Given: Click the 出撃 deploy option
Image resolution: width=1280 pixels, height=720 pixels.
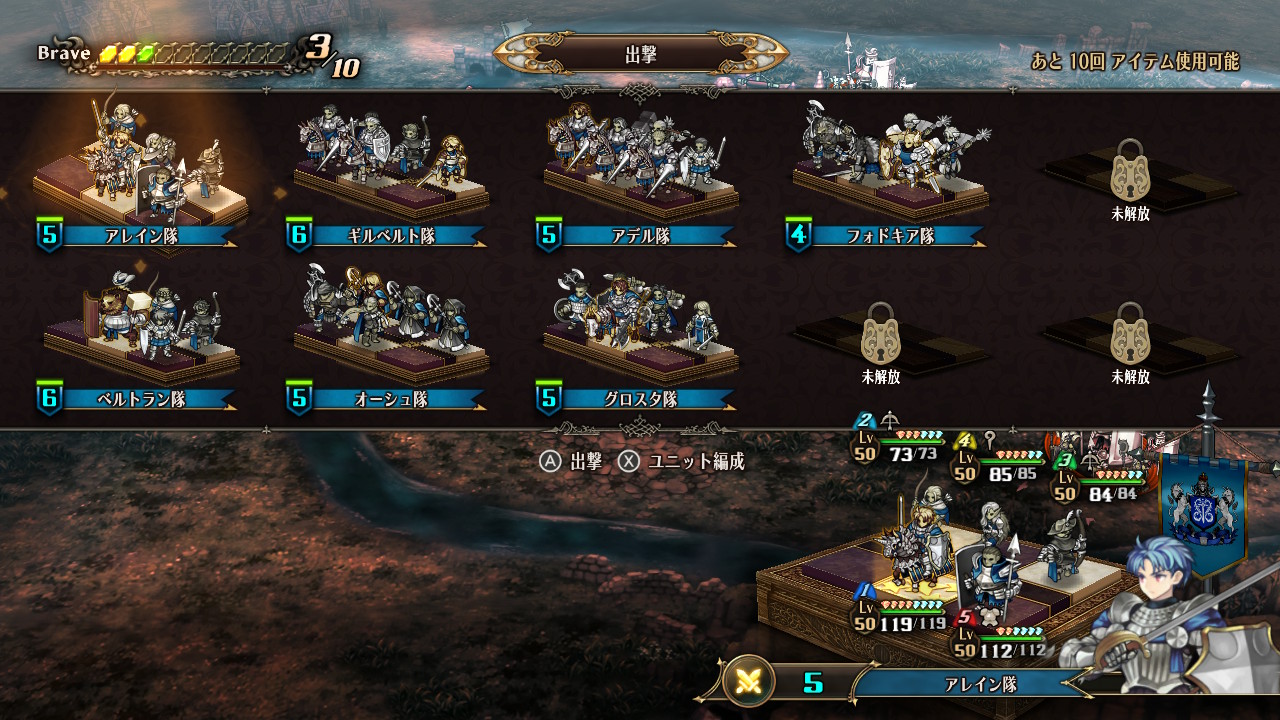Looking at the screenshot, I should point(572,461).
